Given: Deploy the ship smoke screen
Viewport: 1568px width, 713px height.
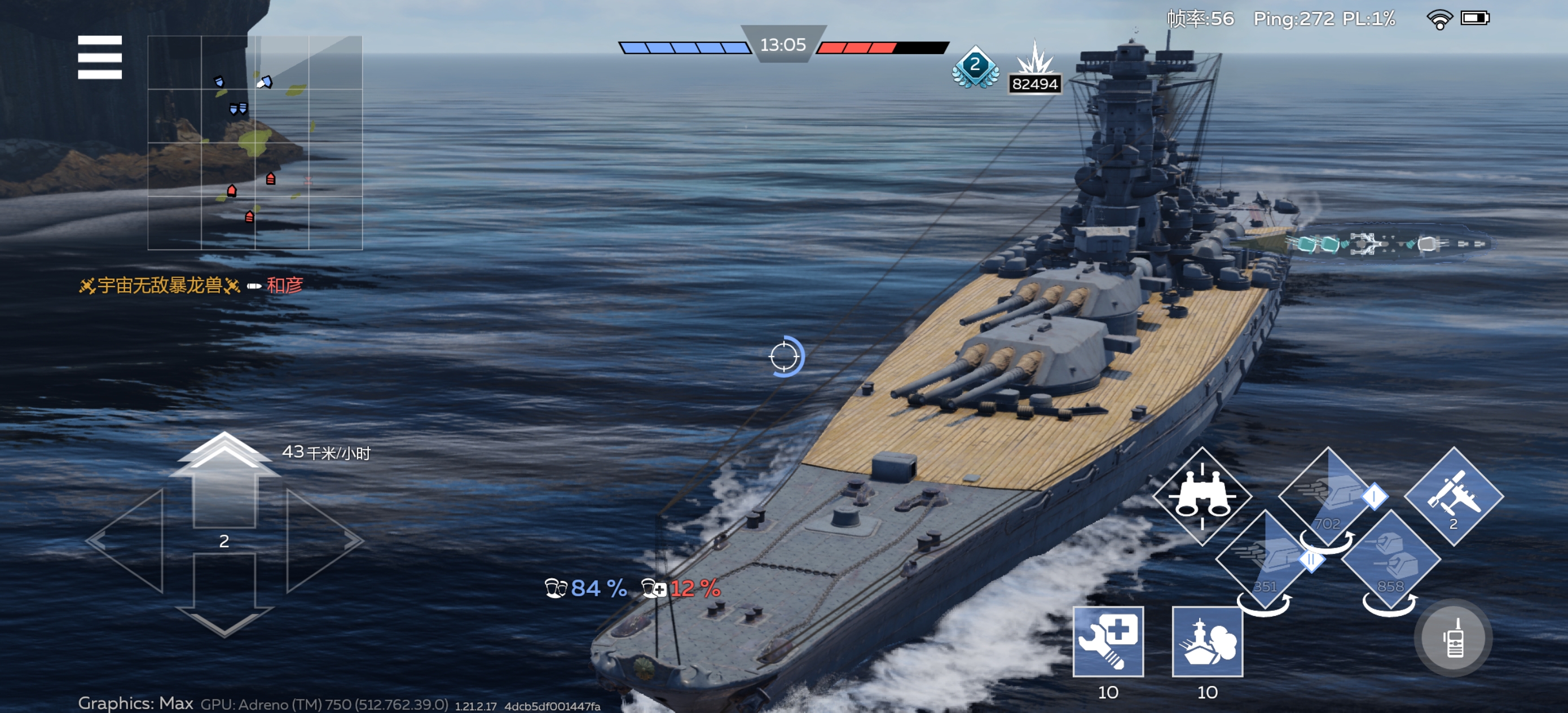Looking at the screenshot, I should pos(1207,642).
